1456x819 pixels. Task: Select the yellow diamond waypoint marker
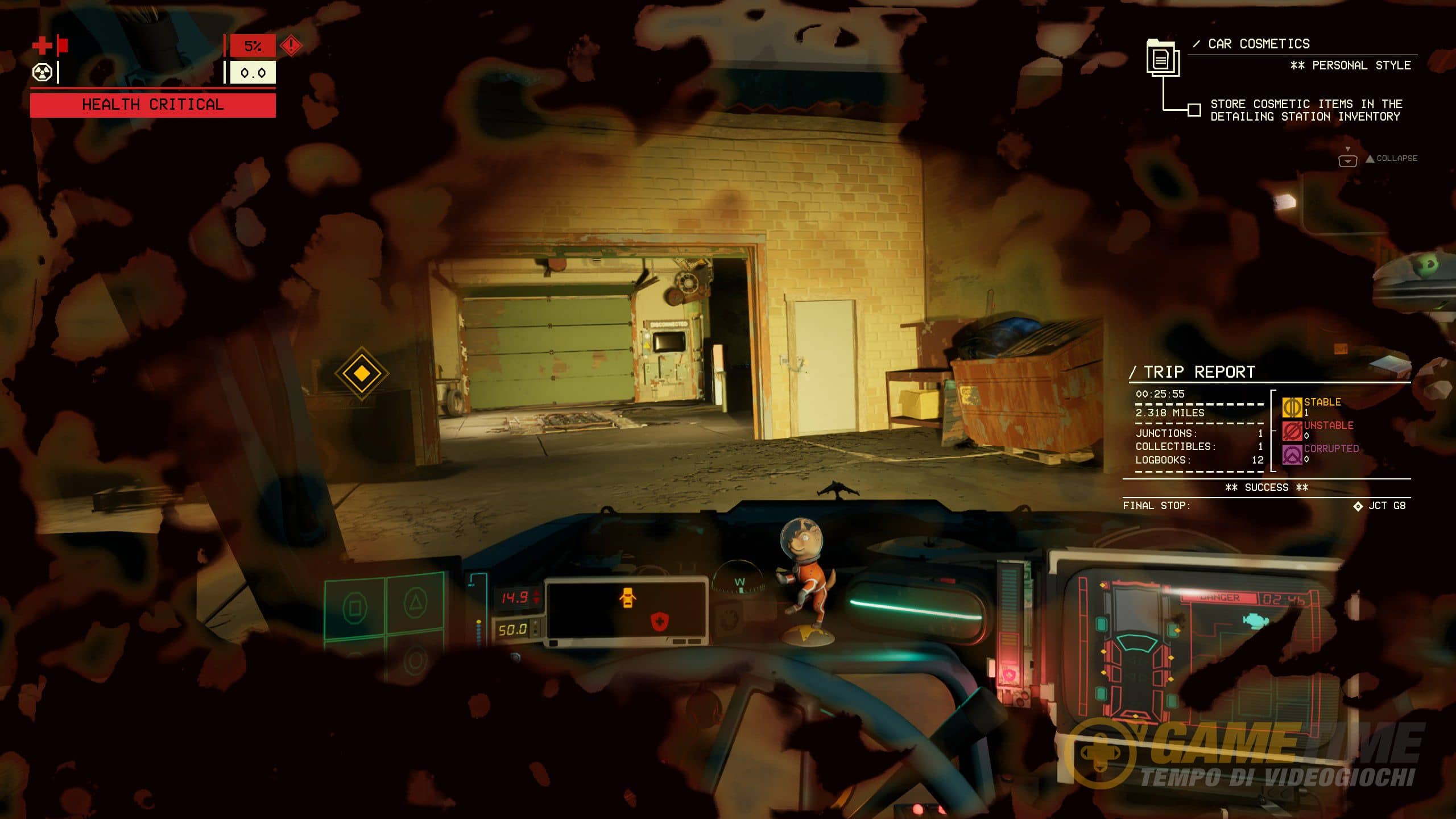coord(362,374)
